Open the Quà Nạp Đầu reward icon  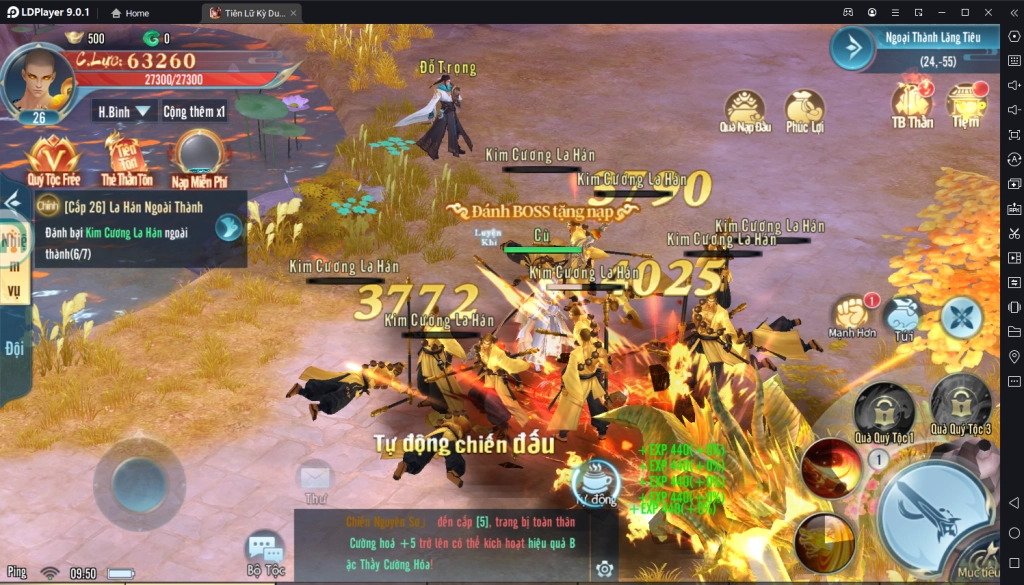[745, 108]
